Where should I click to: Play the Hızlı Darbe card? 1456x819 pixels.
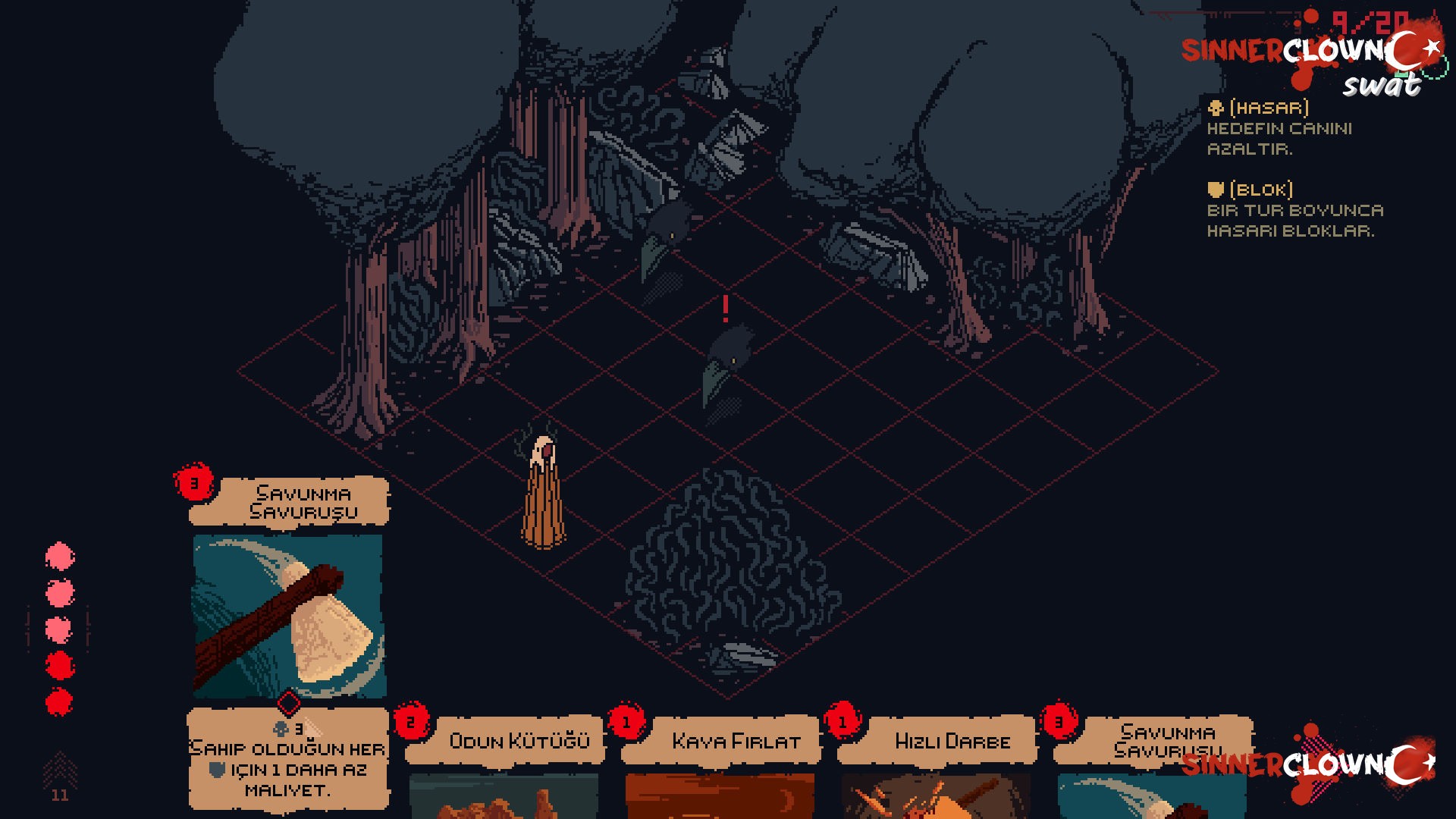click(937, 766)
